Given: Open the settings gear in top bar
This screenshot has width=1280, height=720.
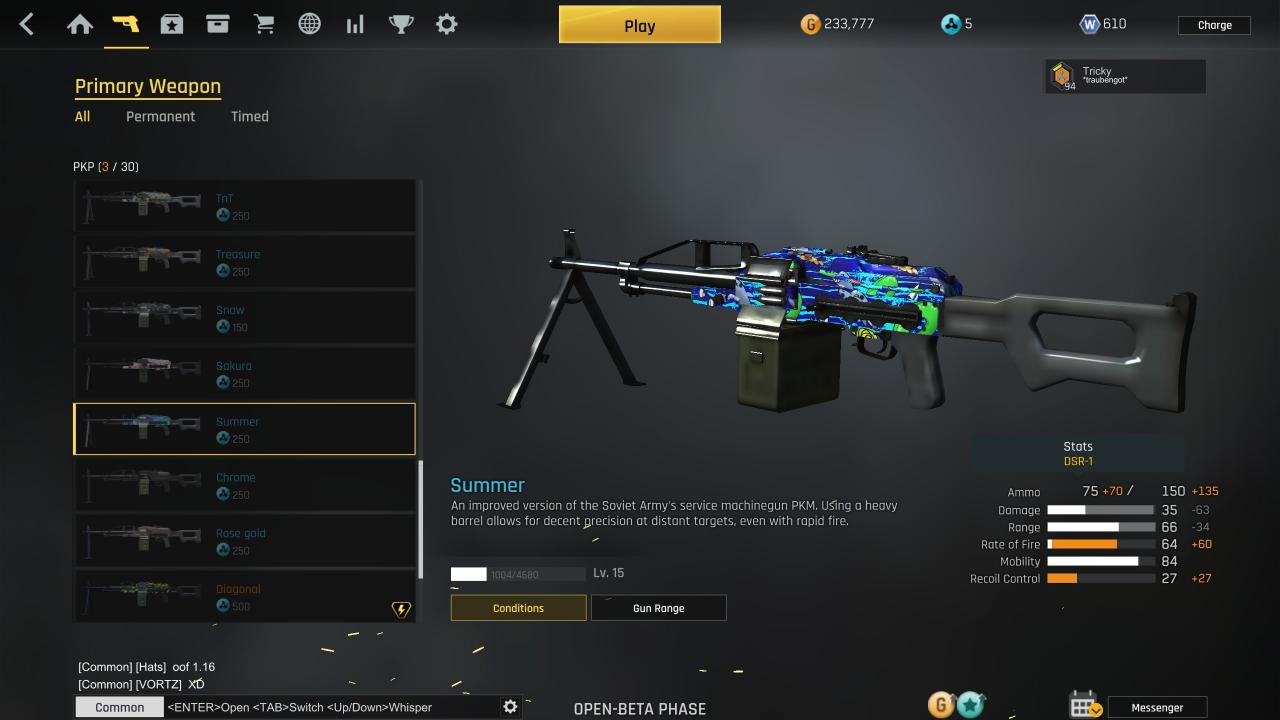Looking at the screenshot, I should (447, 25).
